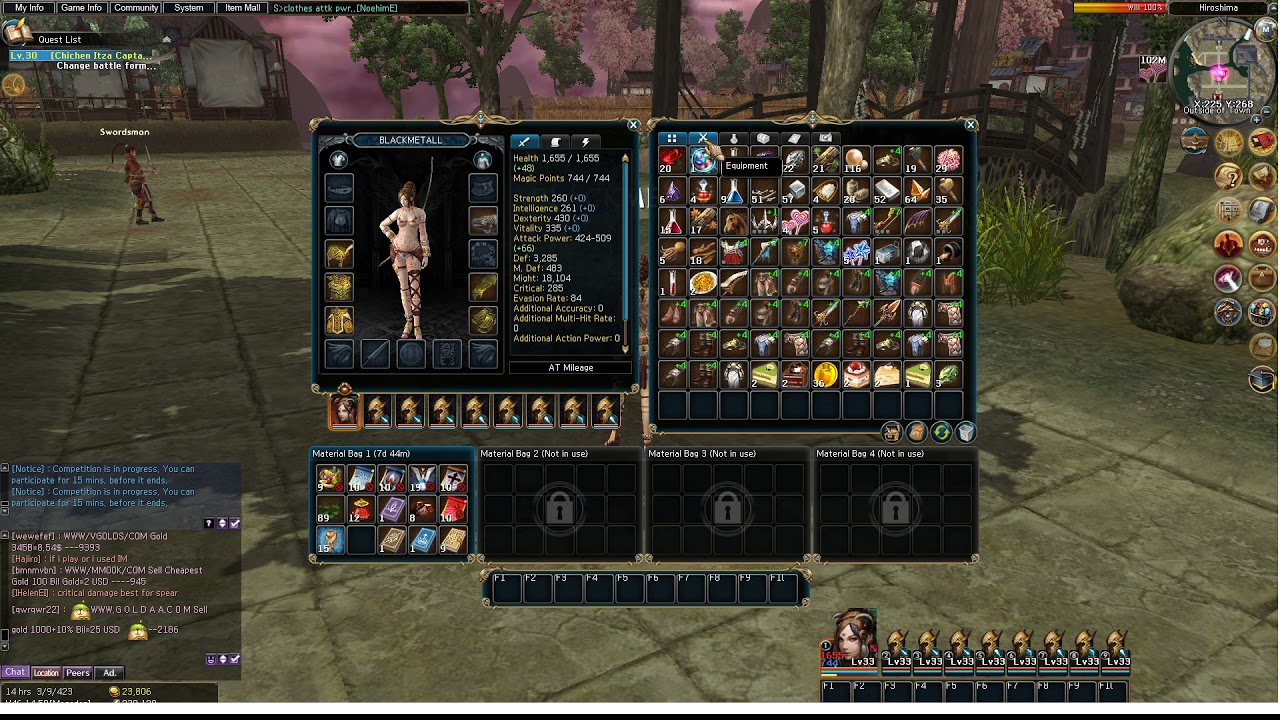
Task: Select the brown horse mount item
Action: pos(733,222)
